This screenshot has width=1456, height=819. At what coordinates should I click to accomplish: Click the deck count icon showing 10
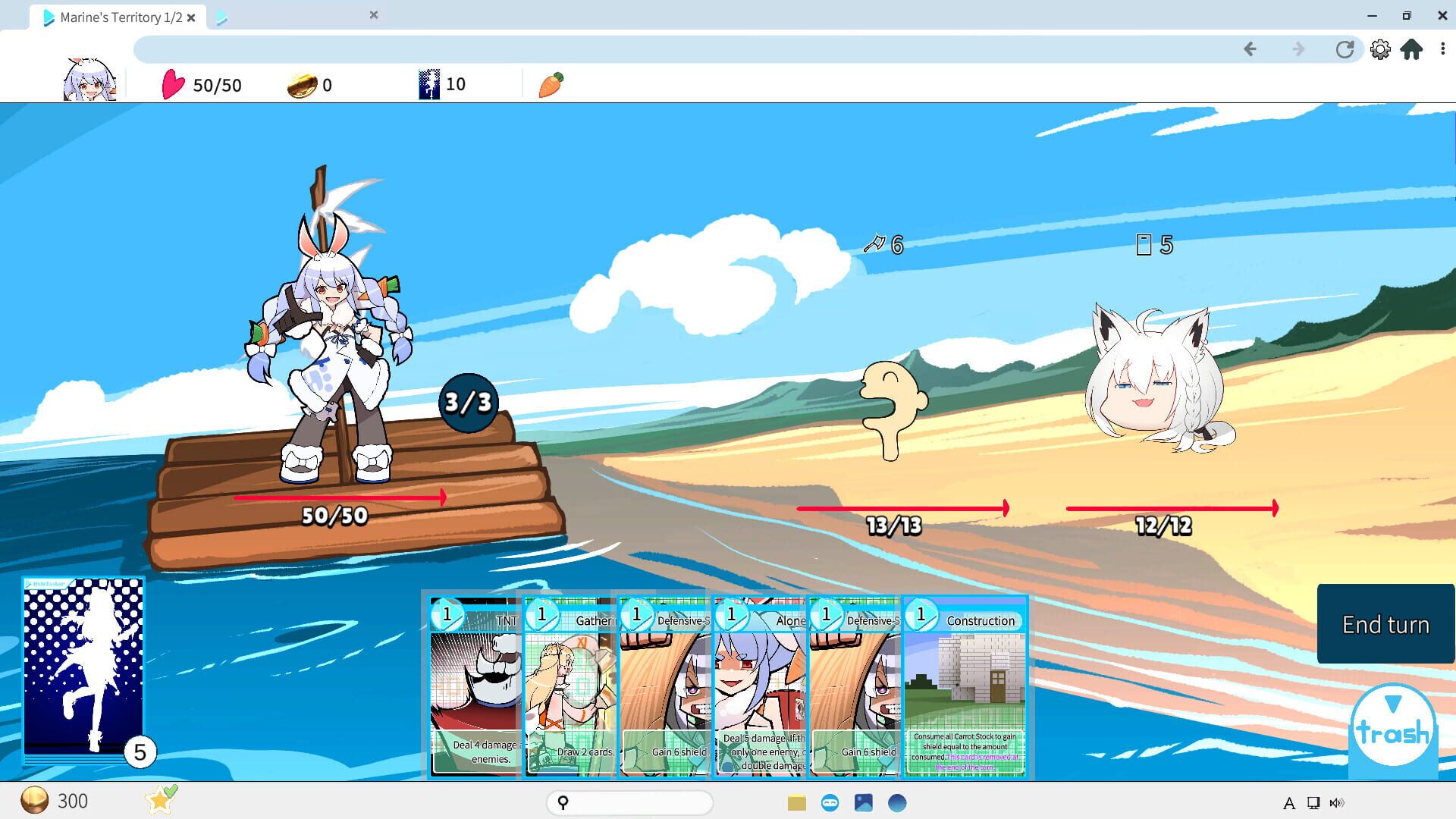coord(428,83)
